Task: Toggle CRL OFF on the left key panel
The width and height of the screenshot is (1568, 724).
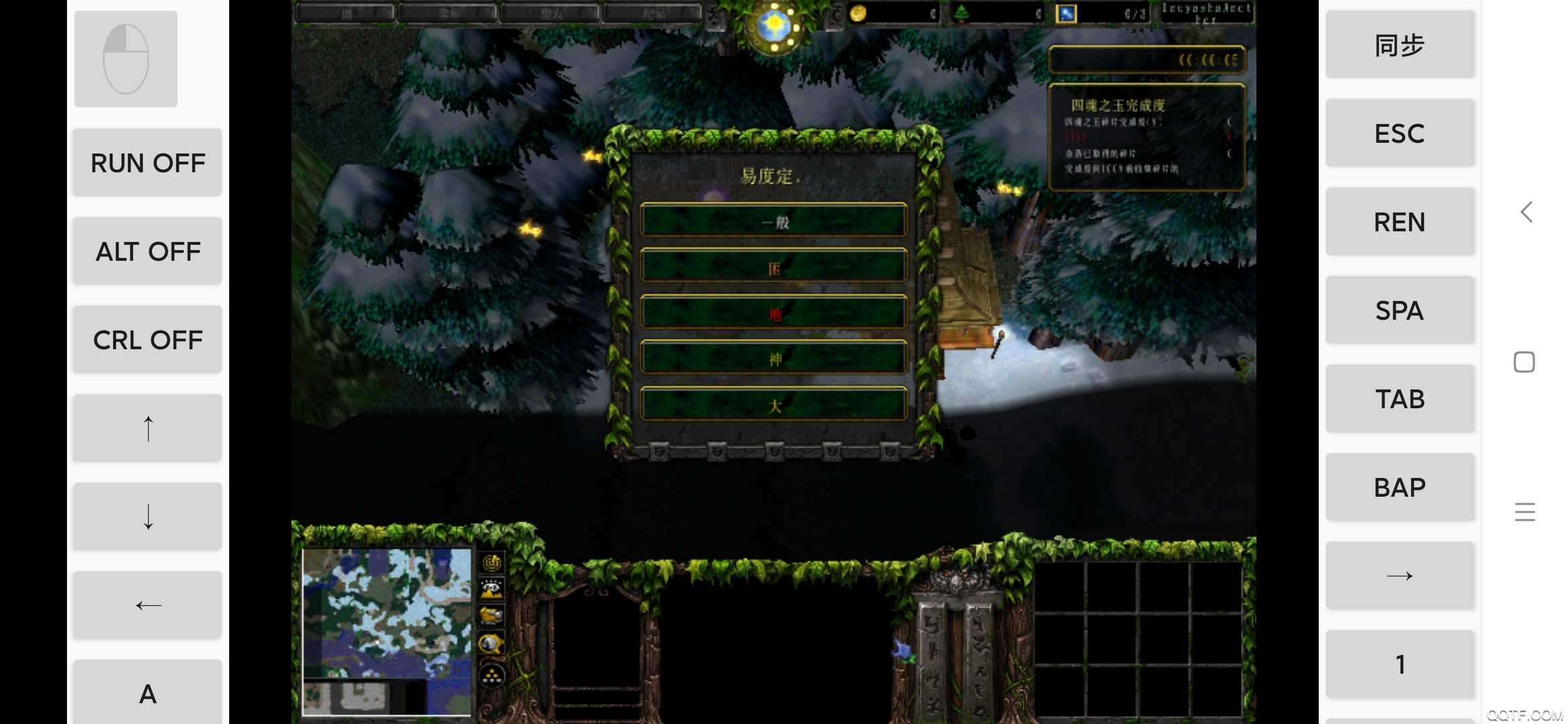Action: [147, 339]
